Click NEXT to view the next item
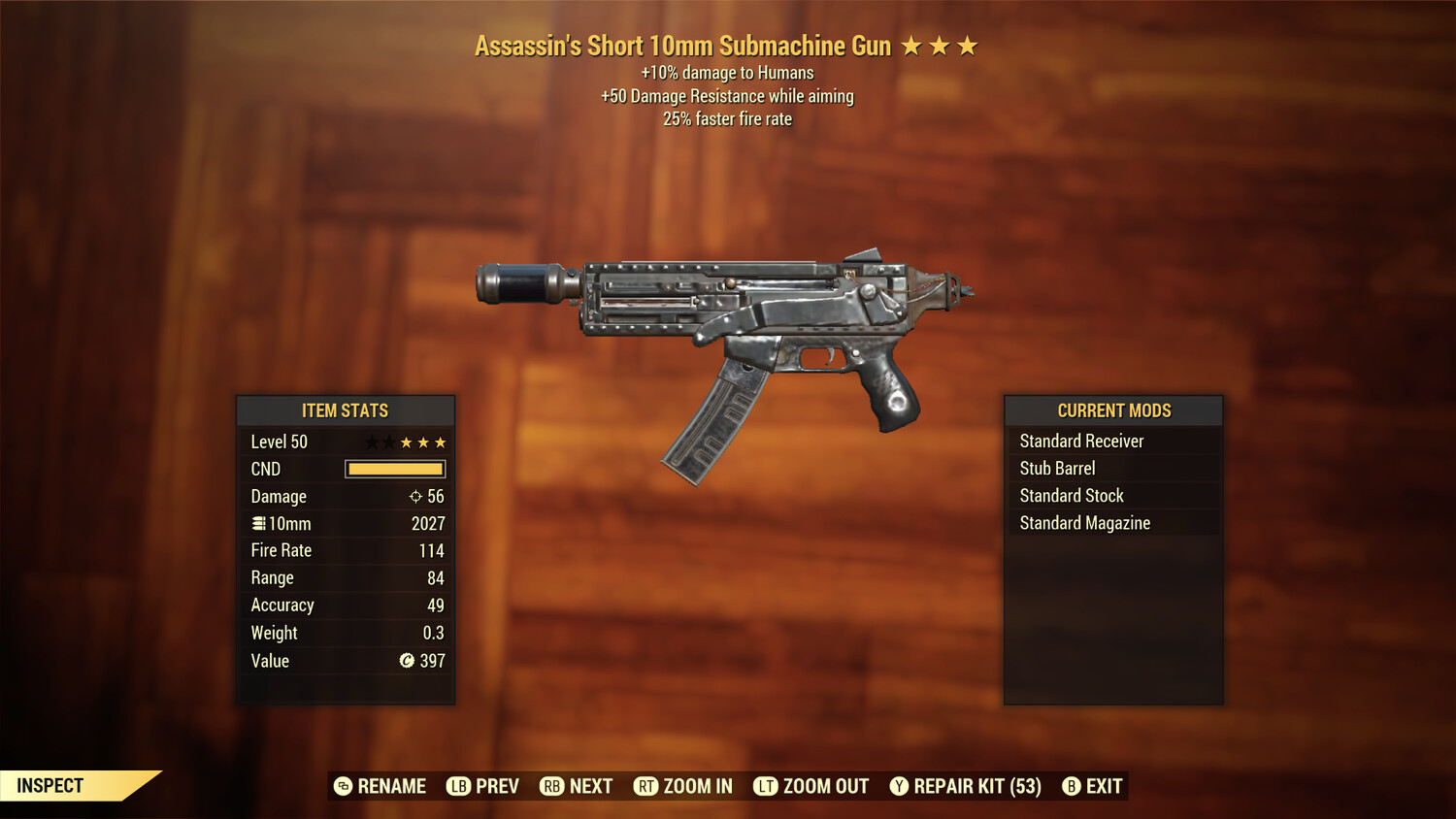Image resolution: width=1456 pixels, height=819 pixels. (x=589, y=786)
